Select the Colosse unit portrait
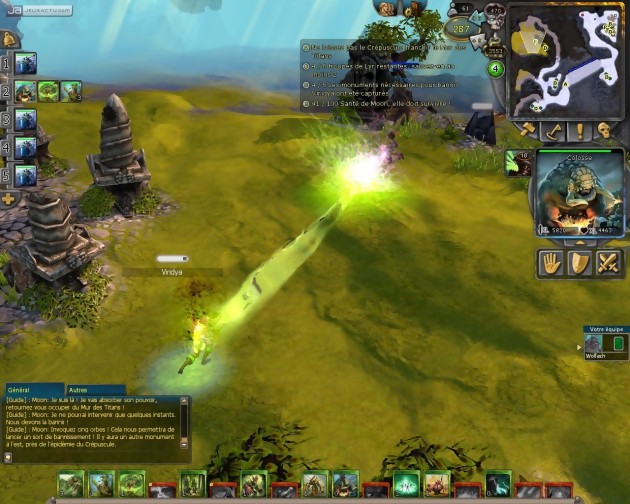 point(579,190)
